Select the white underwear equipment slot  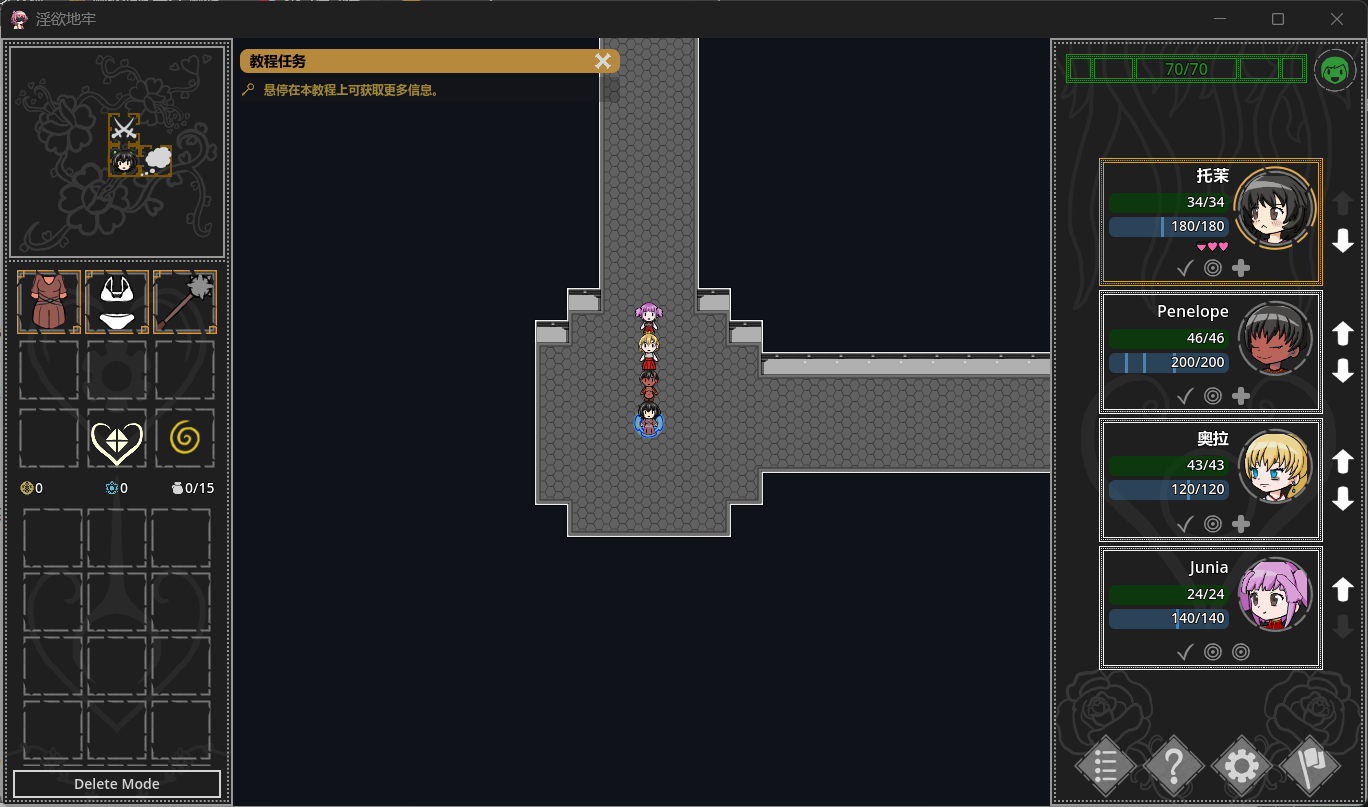117,302
